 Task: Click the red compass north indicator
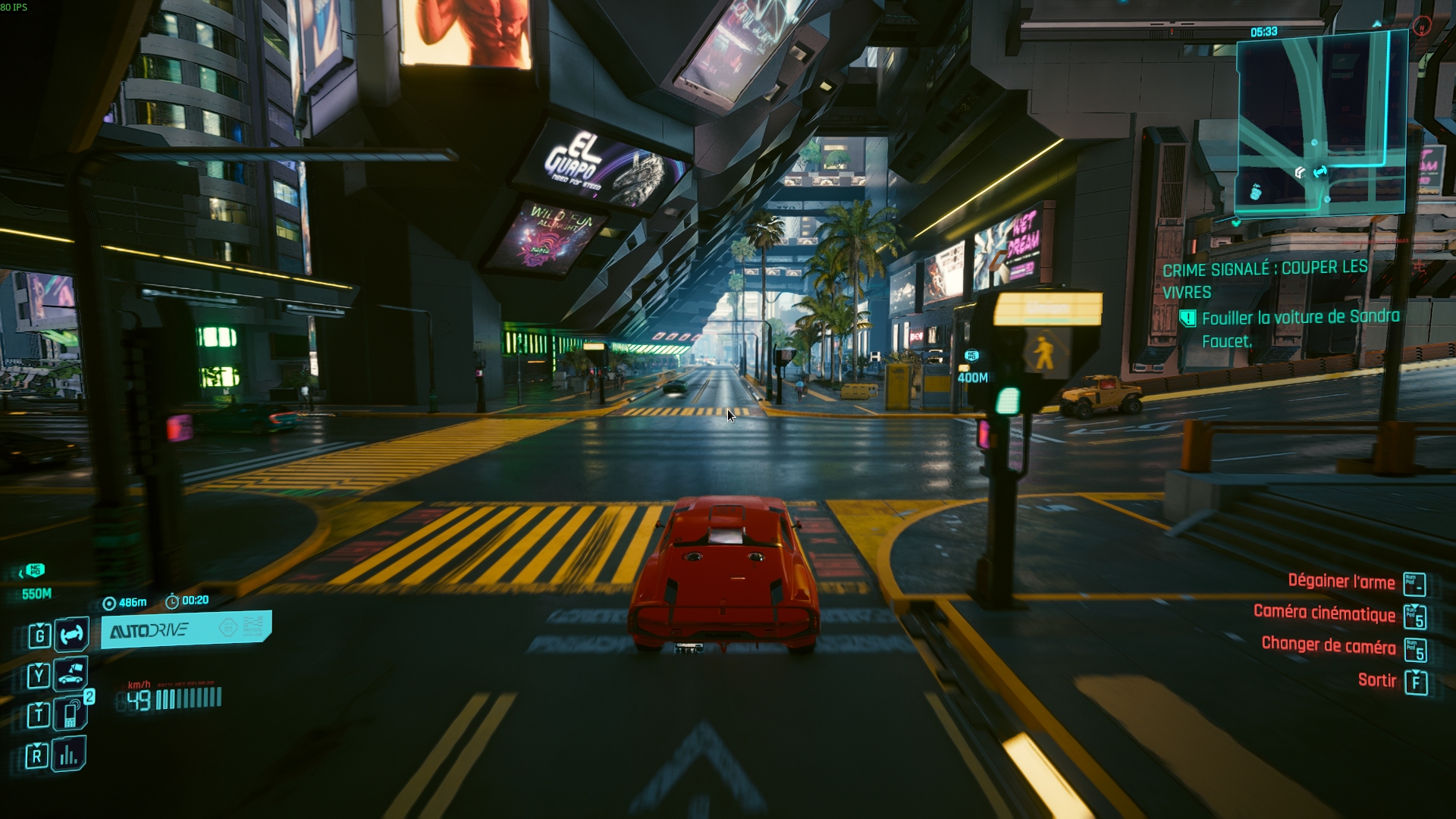pyautogui.click(x=1422, y=27)
